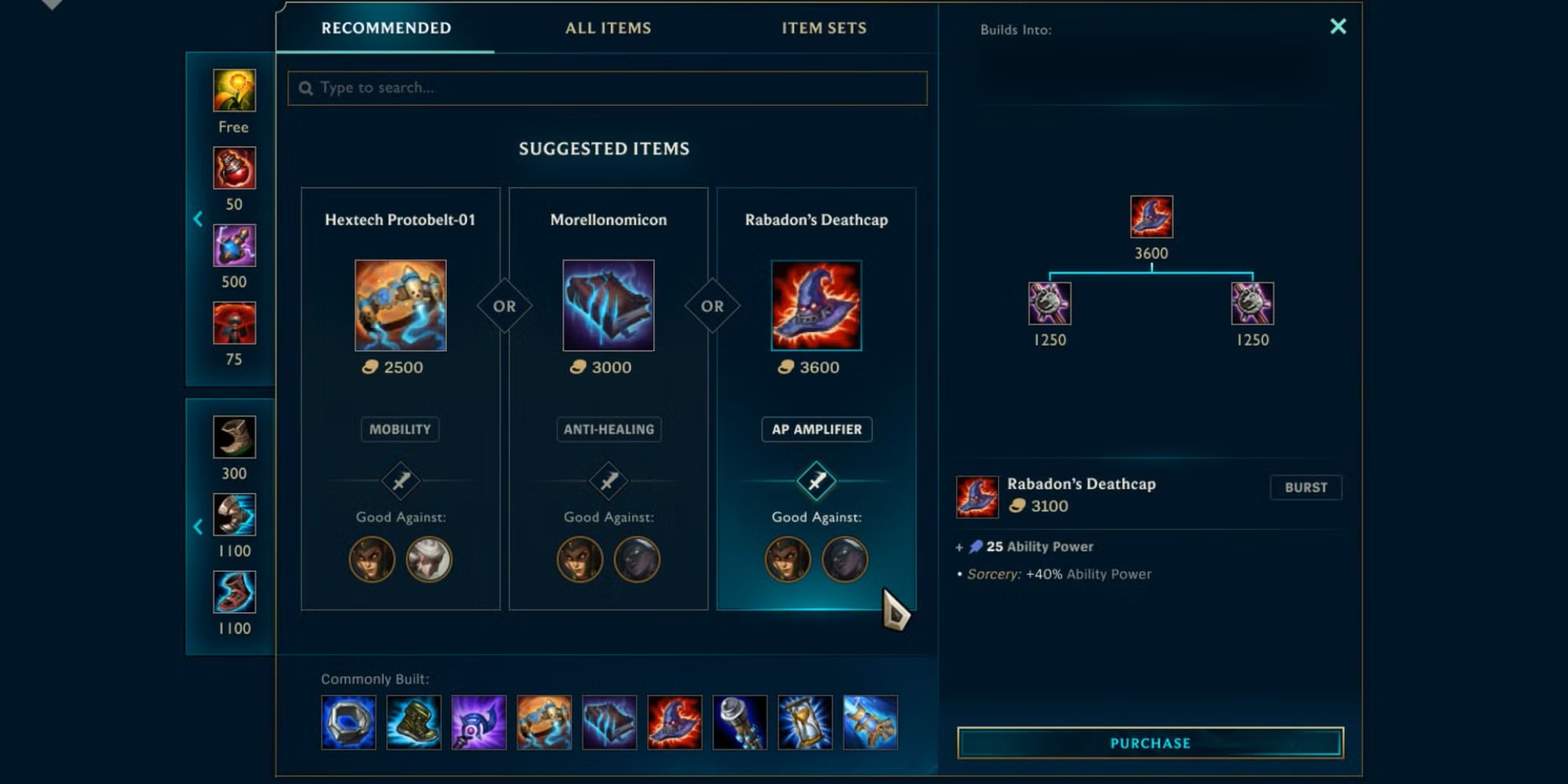The height and width of the screenshot is (784, 1568).
Task: Open the Item Sets tab
Action: coord(823,28)
